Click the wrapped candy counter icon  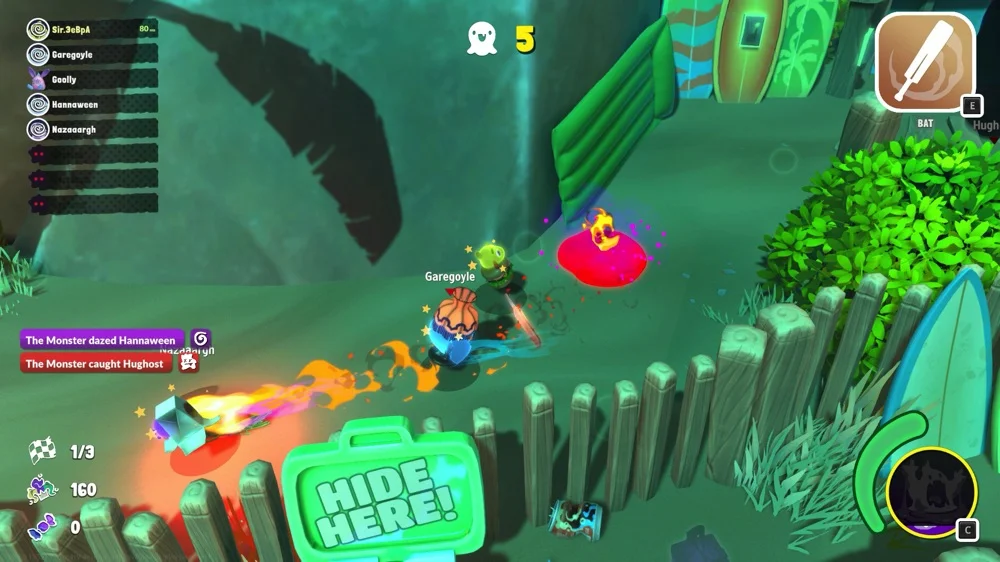(43, 527)
